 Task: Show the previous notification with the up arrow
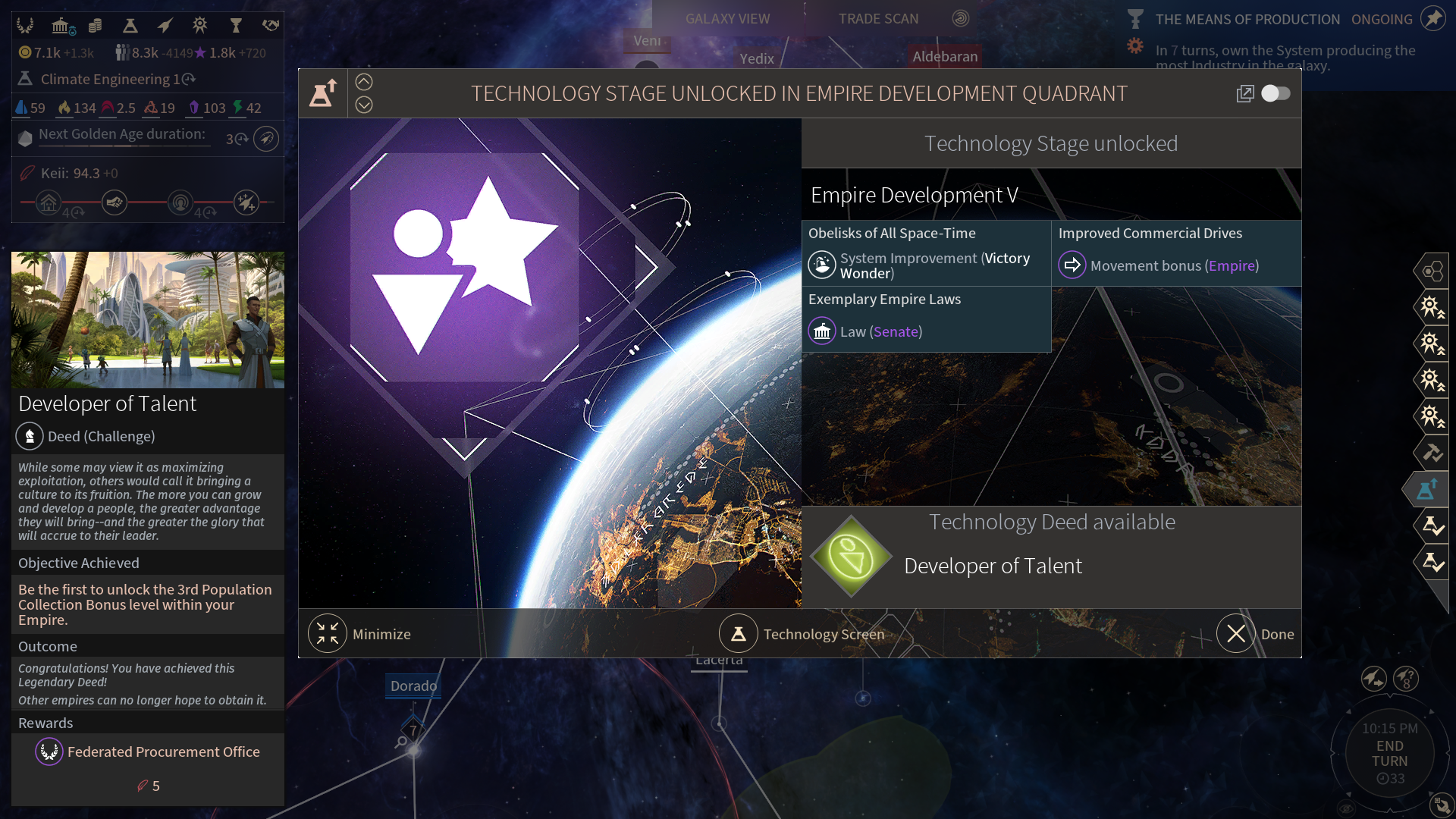364,82
